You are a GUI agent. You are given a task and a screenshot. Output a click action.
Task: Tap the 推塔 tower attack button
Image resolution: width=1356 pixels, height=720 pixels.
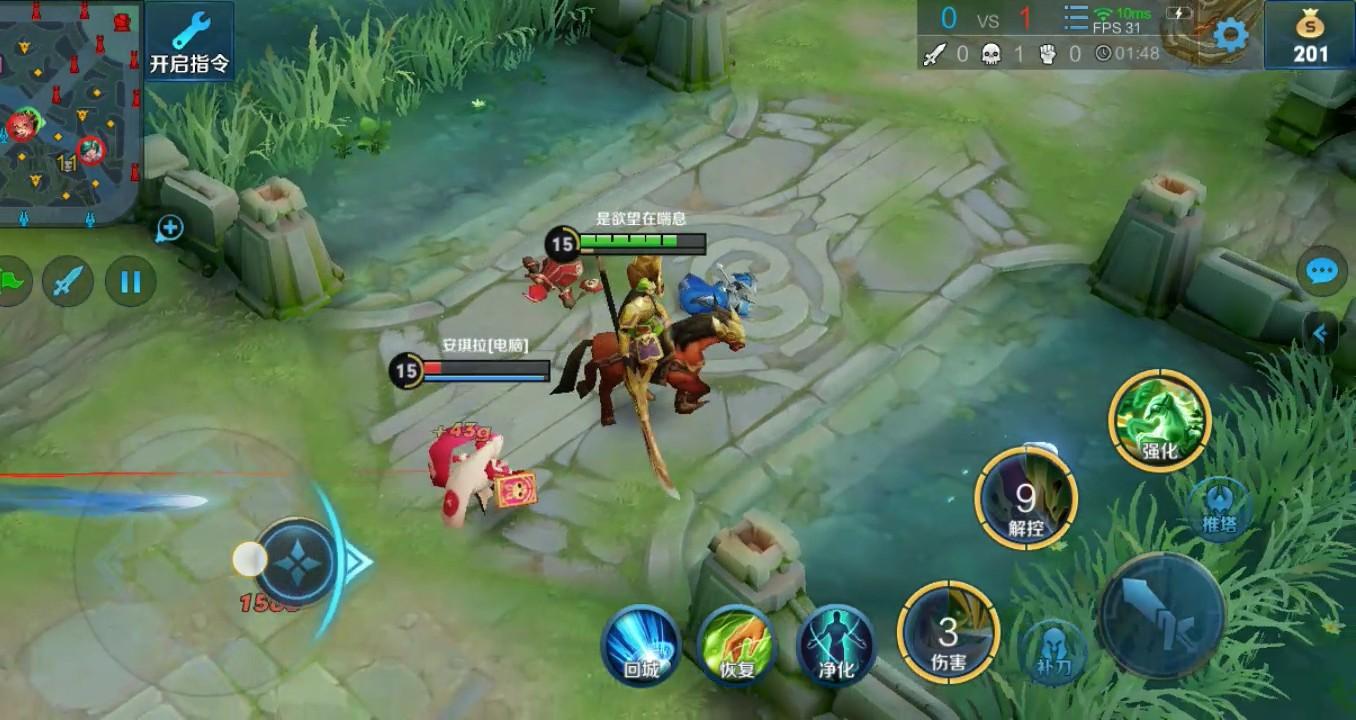pos(1219,508)
